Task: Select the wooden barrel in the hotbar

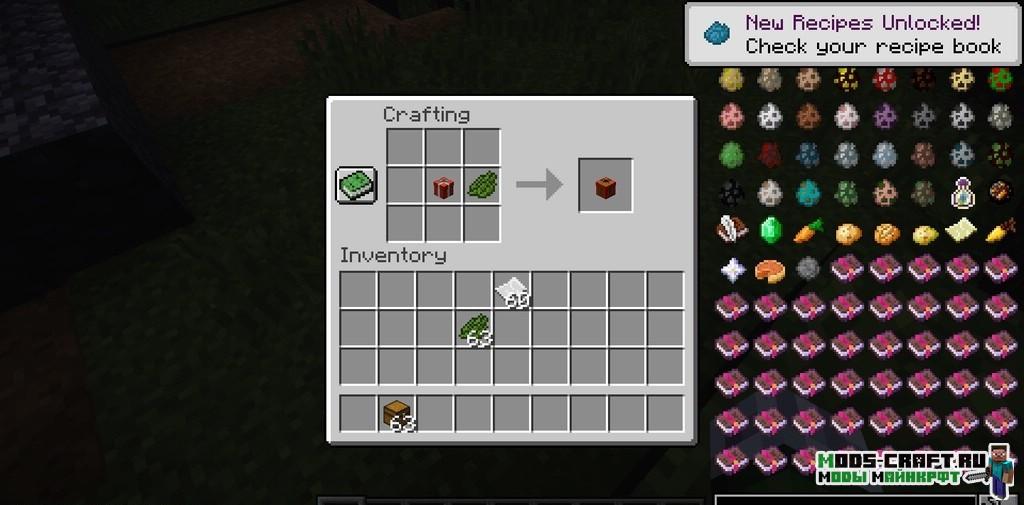Action: tap(399, 413)
